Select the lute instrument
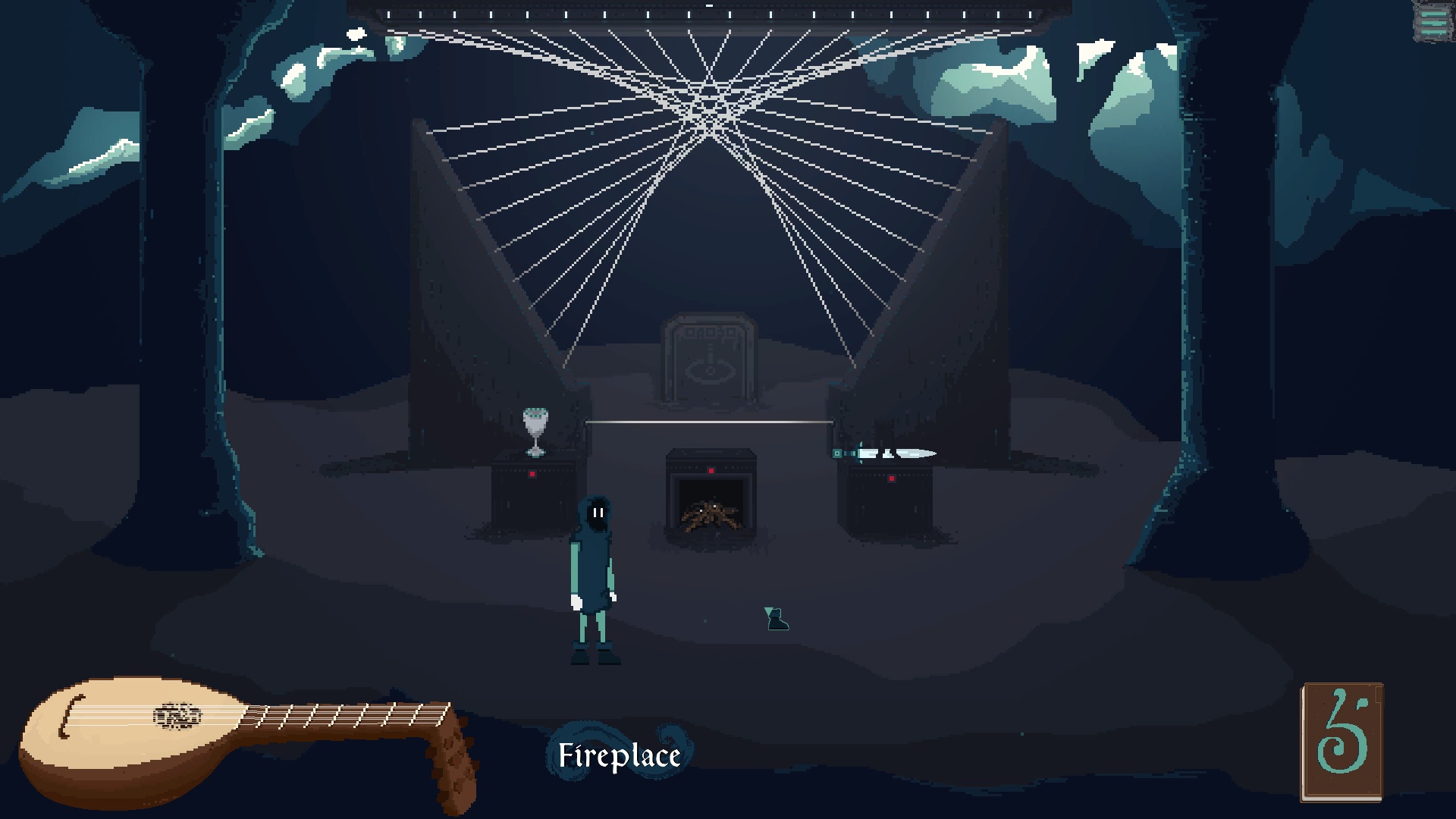1456x819 pixels. click(x=227, y=739)
